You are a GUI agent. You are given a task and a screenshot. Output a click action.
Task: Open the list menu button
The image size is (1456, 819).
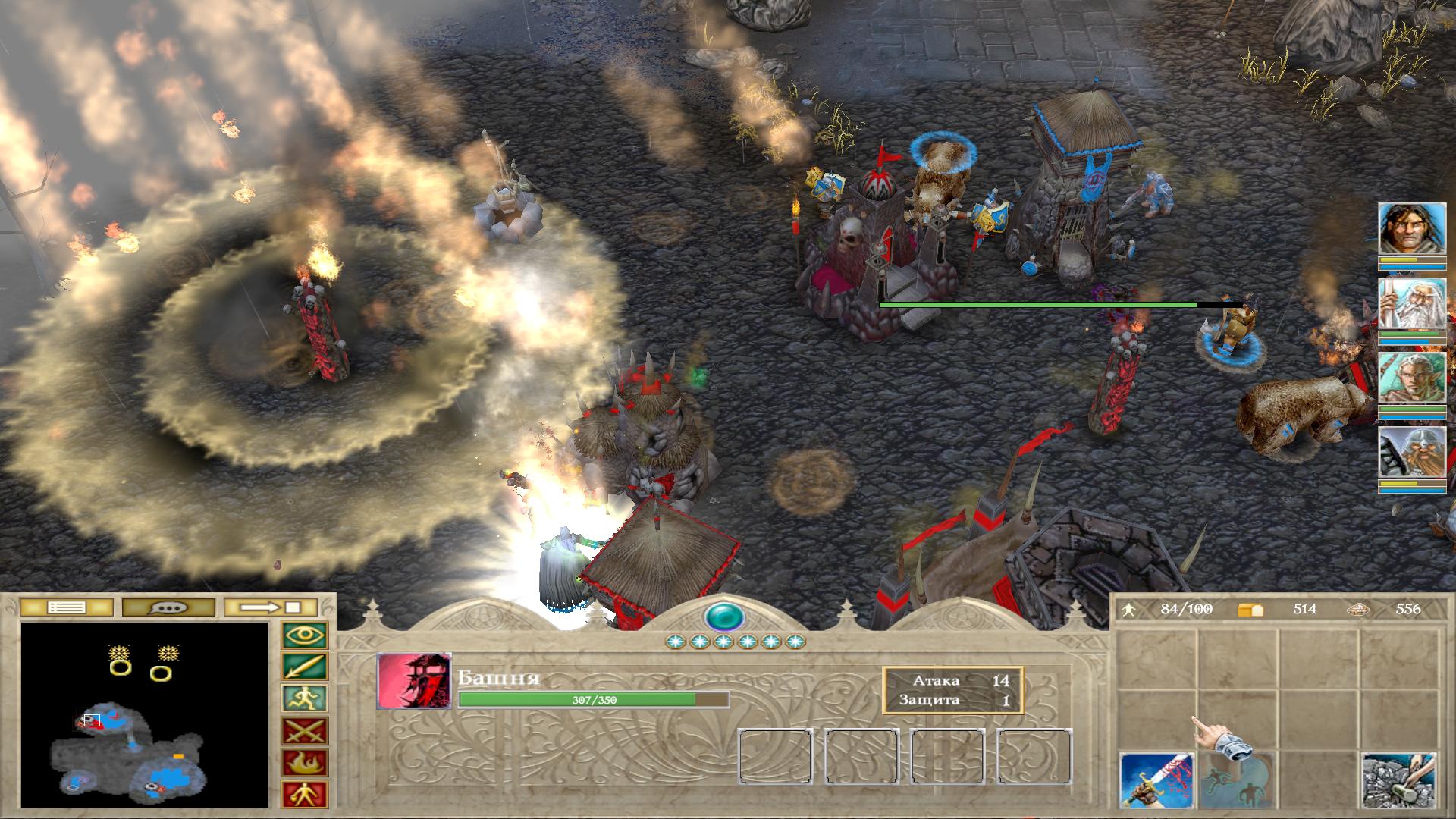(x=66, y=607)
